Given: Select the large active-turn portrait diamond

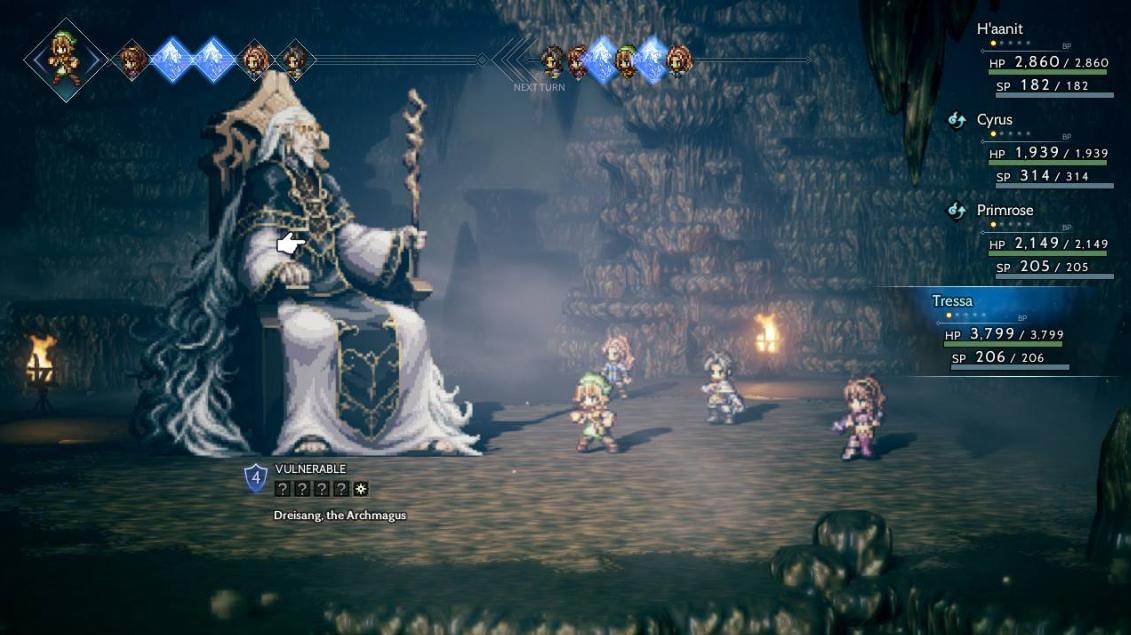Looking at the screenshot, I should [66, 59].
